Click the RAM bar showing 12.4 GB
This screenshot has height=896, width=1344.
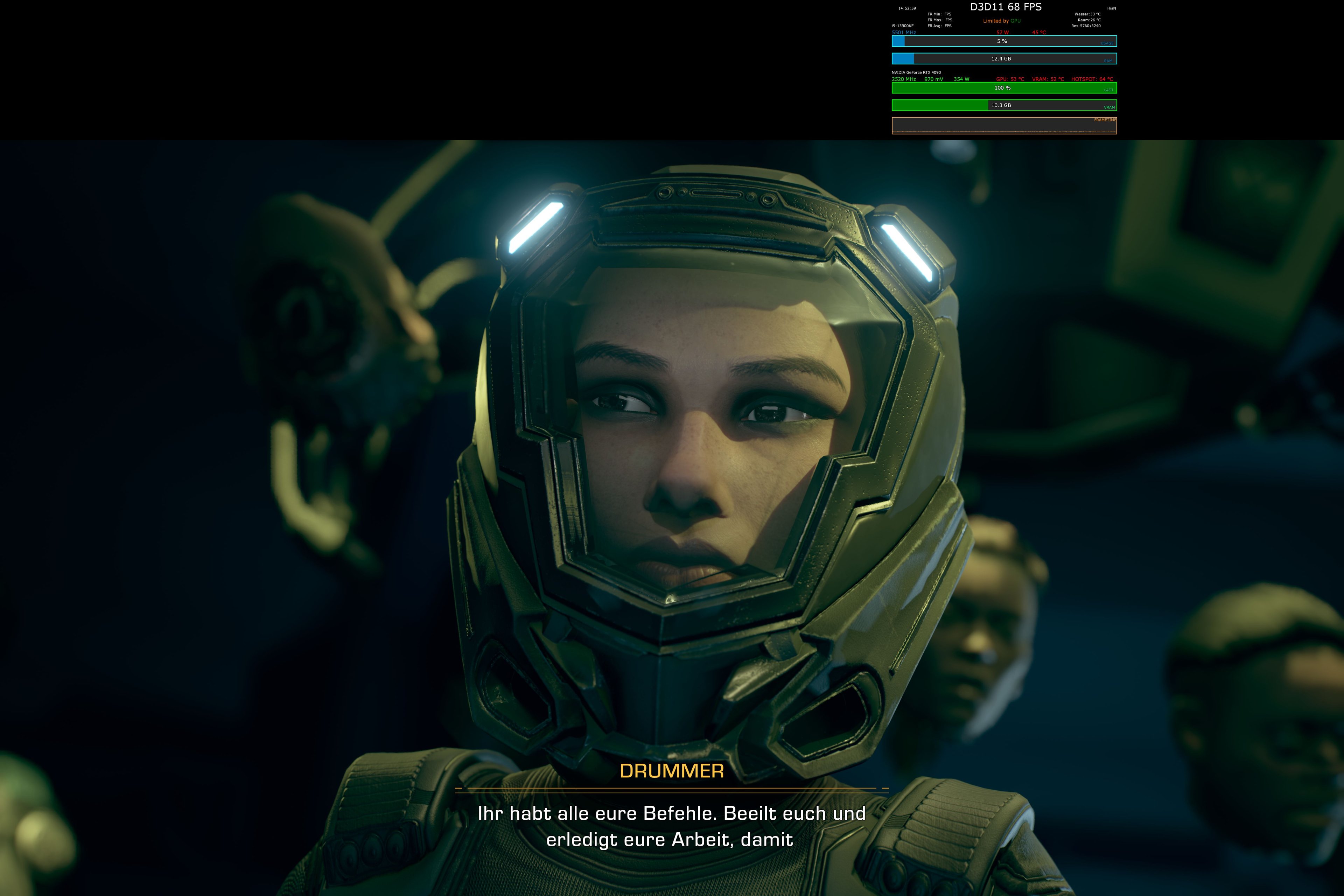click(x=1001, y=59)
